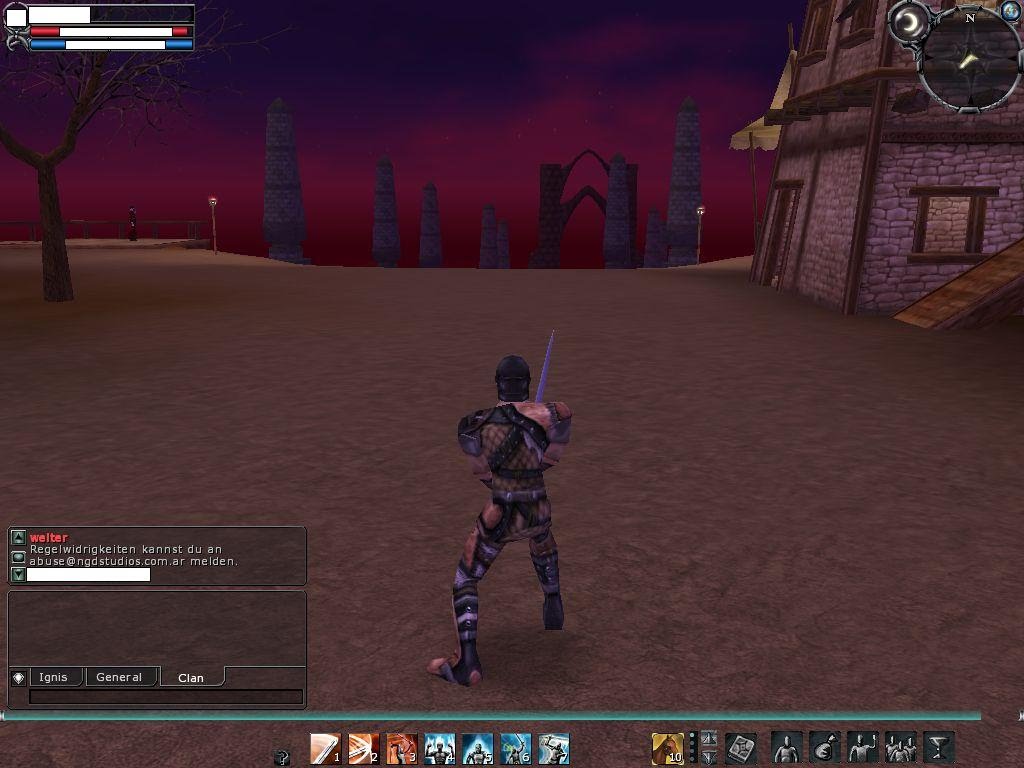The width and height of the screenshot is (1024, 768).
Task: Open the character figure menu icon
Action: click(786, 747)
